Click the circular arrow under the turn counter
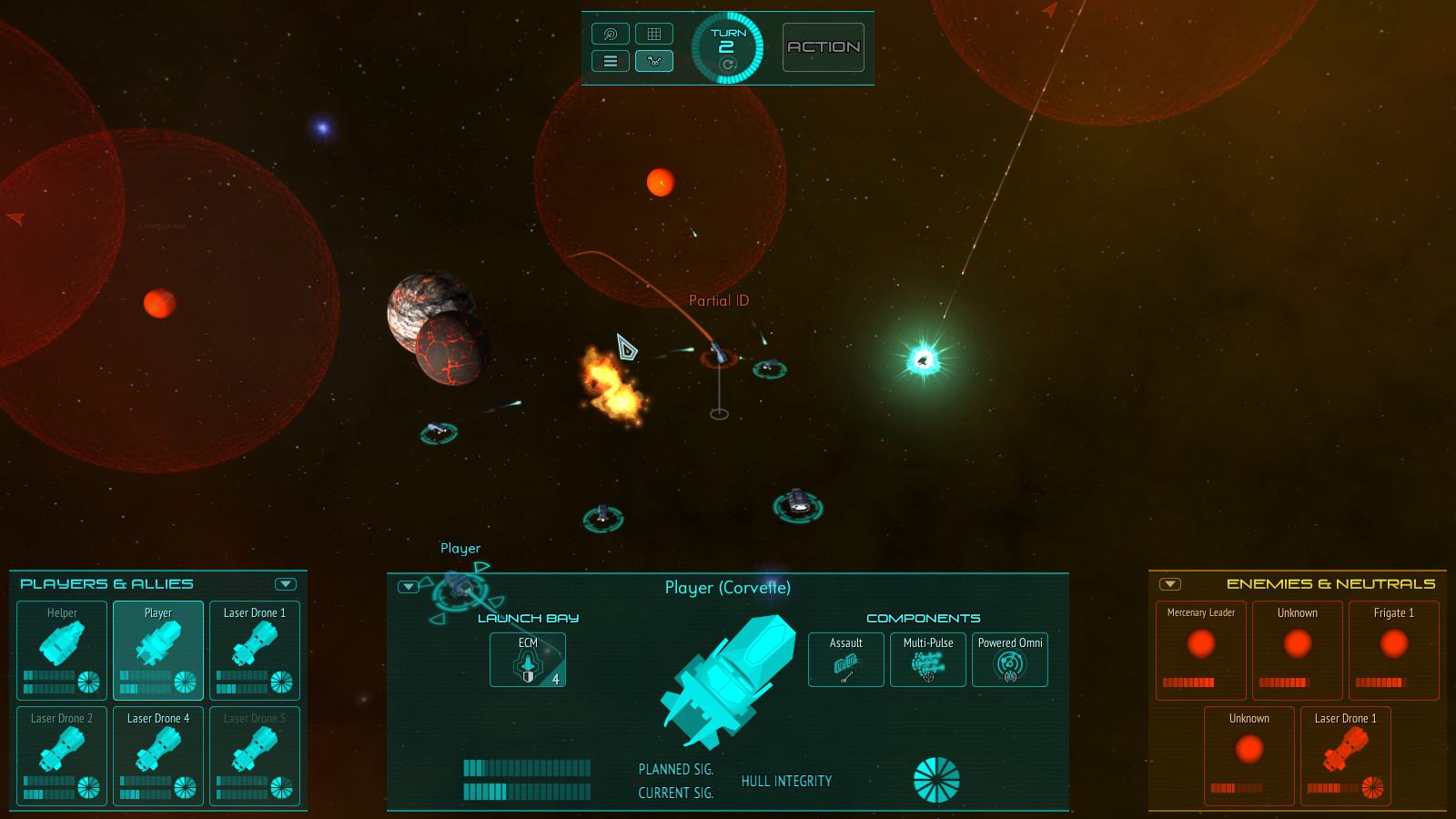Image resolution: width=1456 pixels, height=819 pixels. (x=727, y=66)
